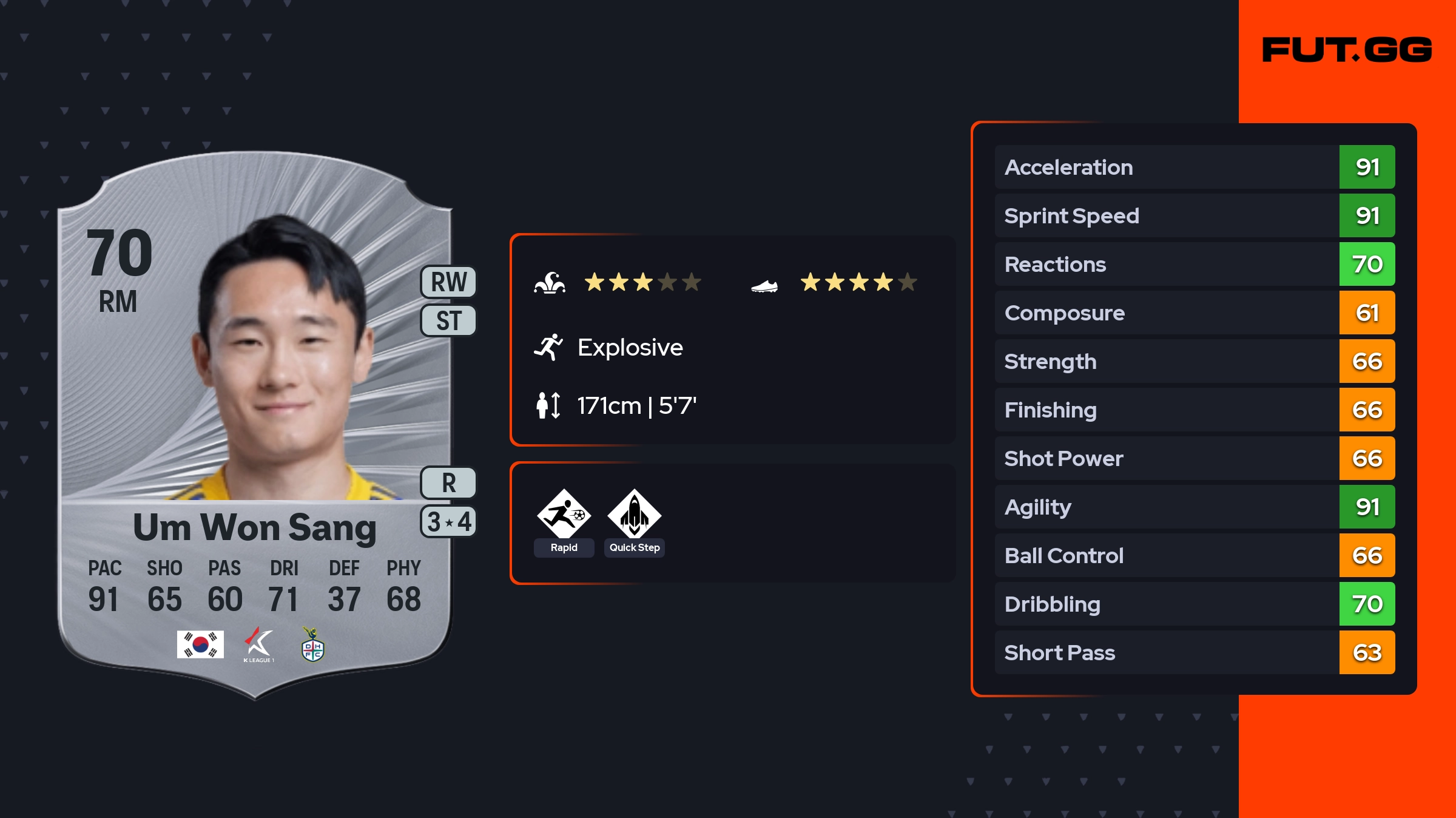Image resolution: width=1456 pixels, height=818 pixels.
Task: Open the Rapid playstyle icon
Action: tap(564, 515)
